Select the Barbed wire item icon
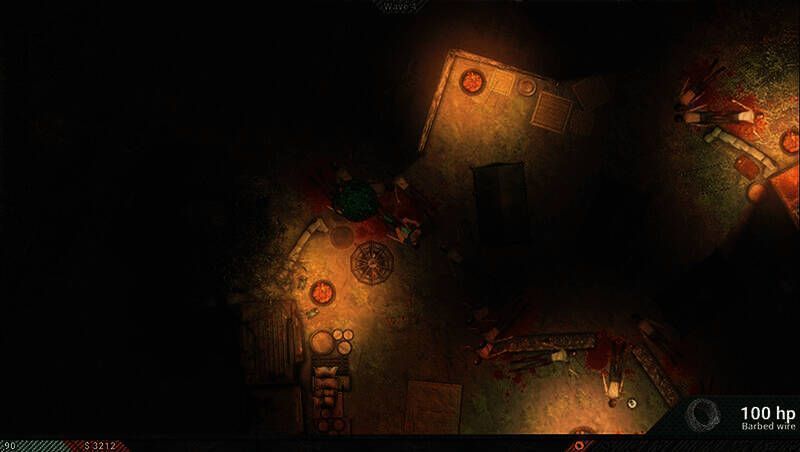The width and height of the screenshot is (800, 452). [x=705, y=416]
